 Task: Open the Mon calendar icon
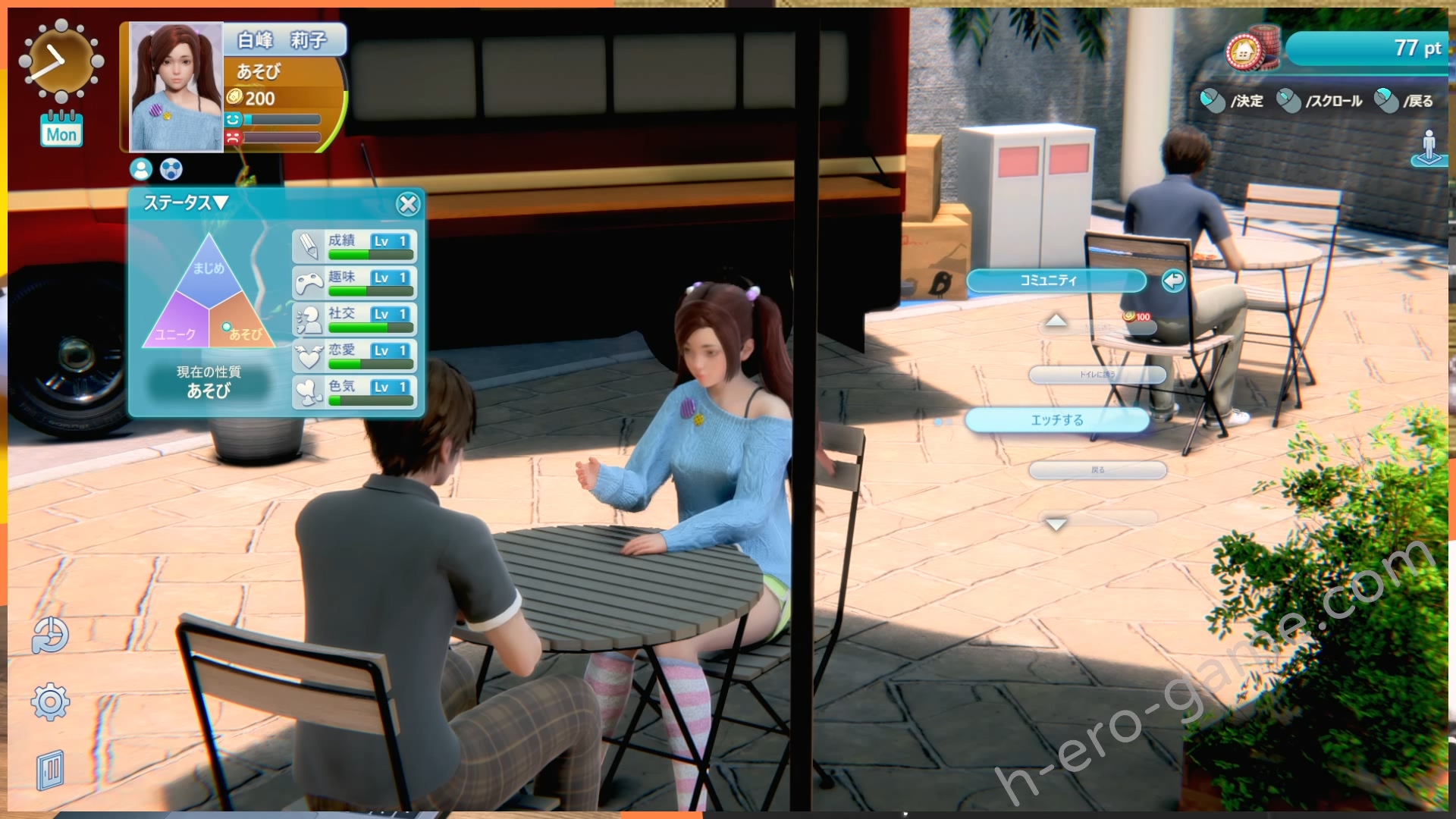tap(61, 129)
